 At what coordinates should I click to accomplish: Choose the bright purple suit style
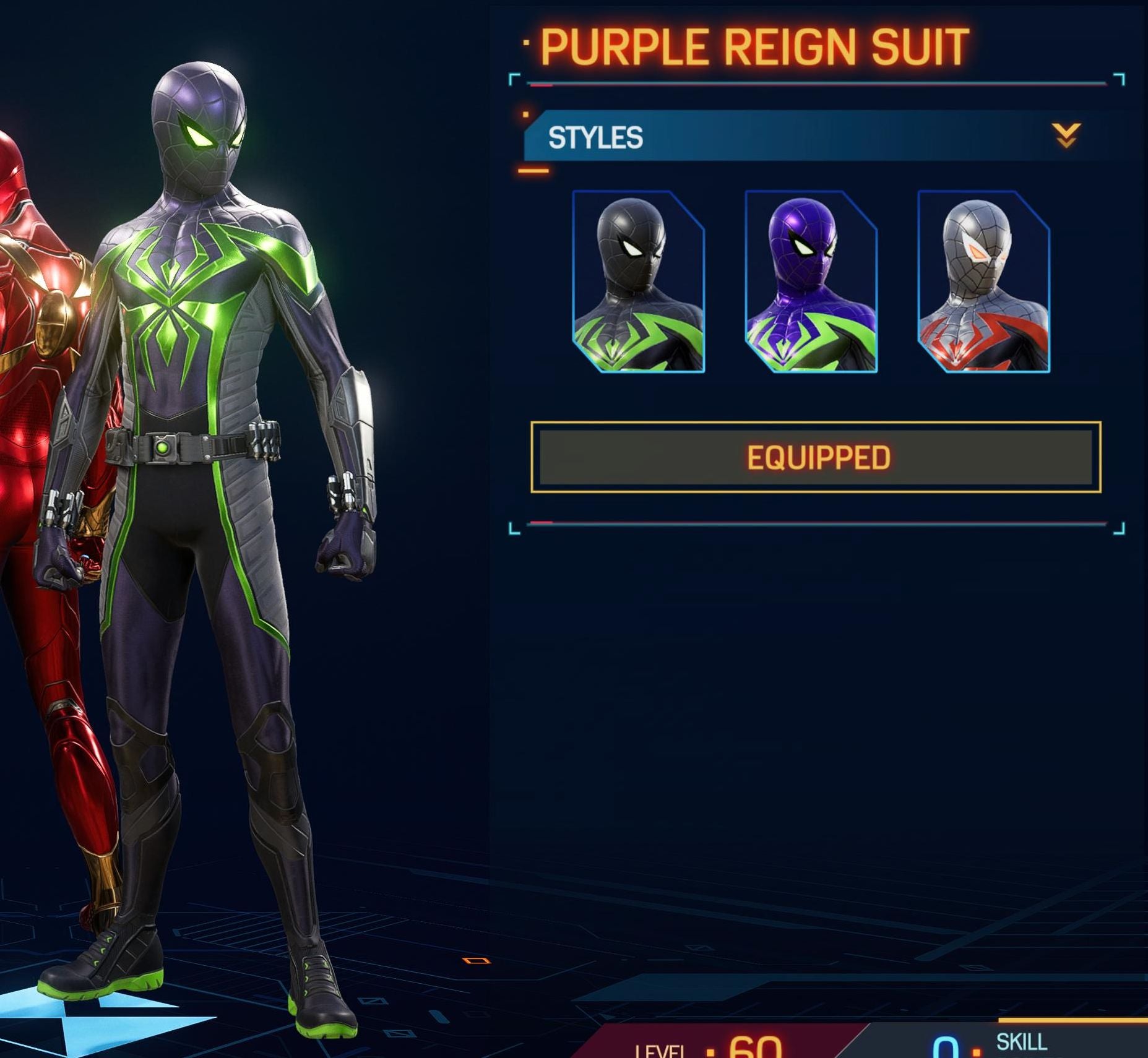click(x=811, y=282)
